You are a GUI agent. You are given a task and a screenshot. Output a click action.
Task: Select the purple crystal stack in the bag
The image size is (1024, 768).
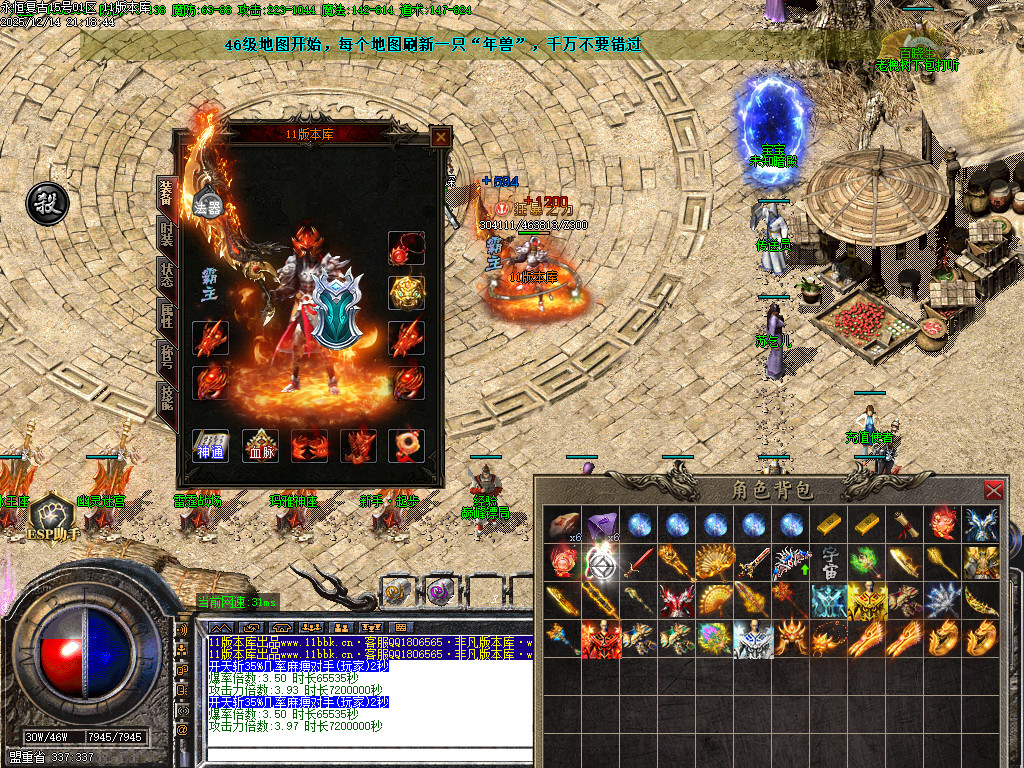(598, 525)
